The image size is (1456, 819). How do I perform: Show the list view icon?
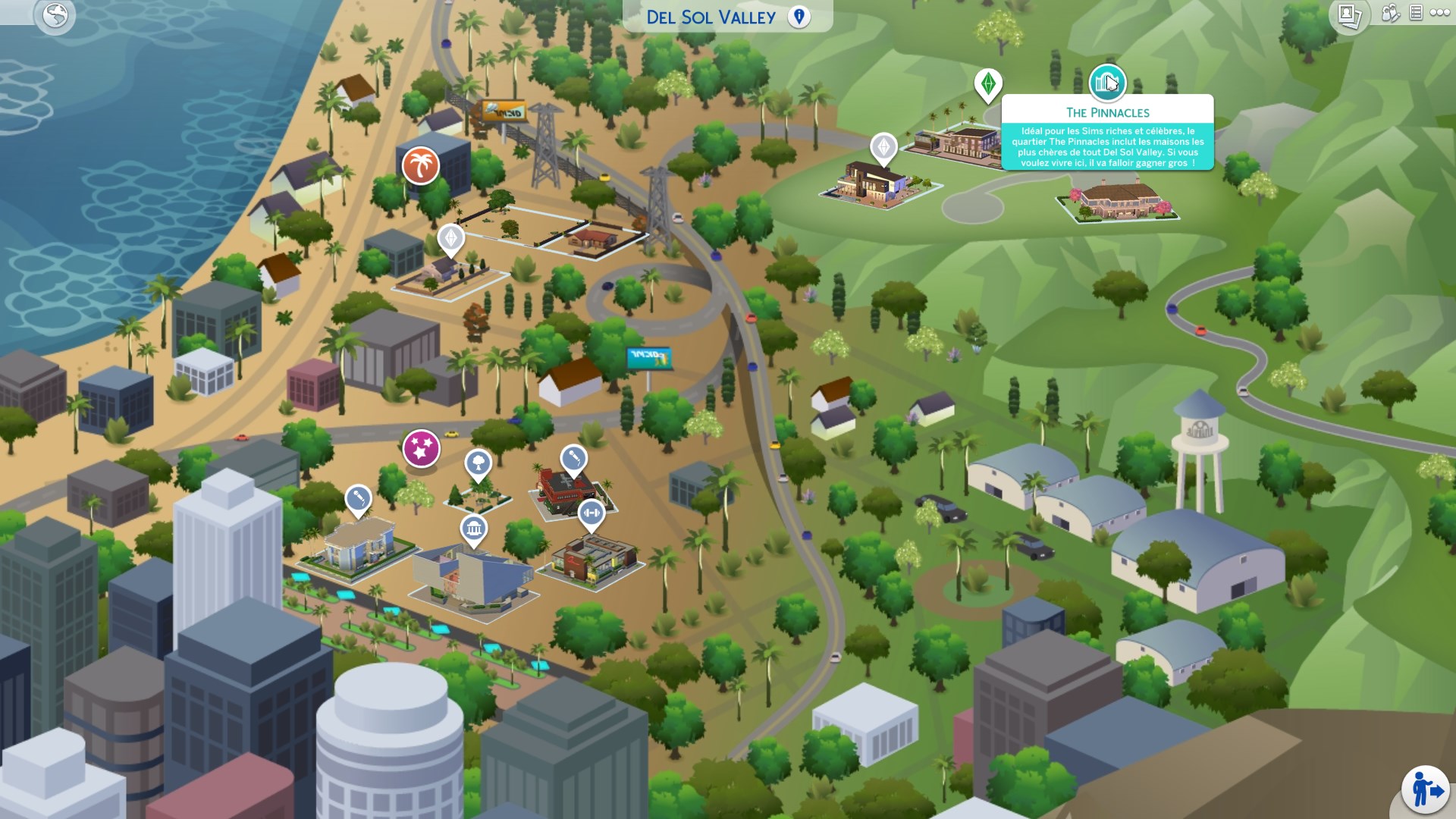click(x=1416, y=13)
